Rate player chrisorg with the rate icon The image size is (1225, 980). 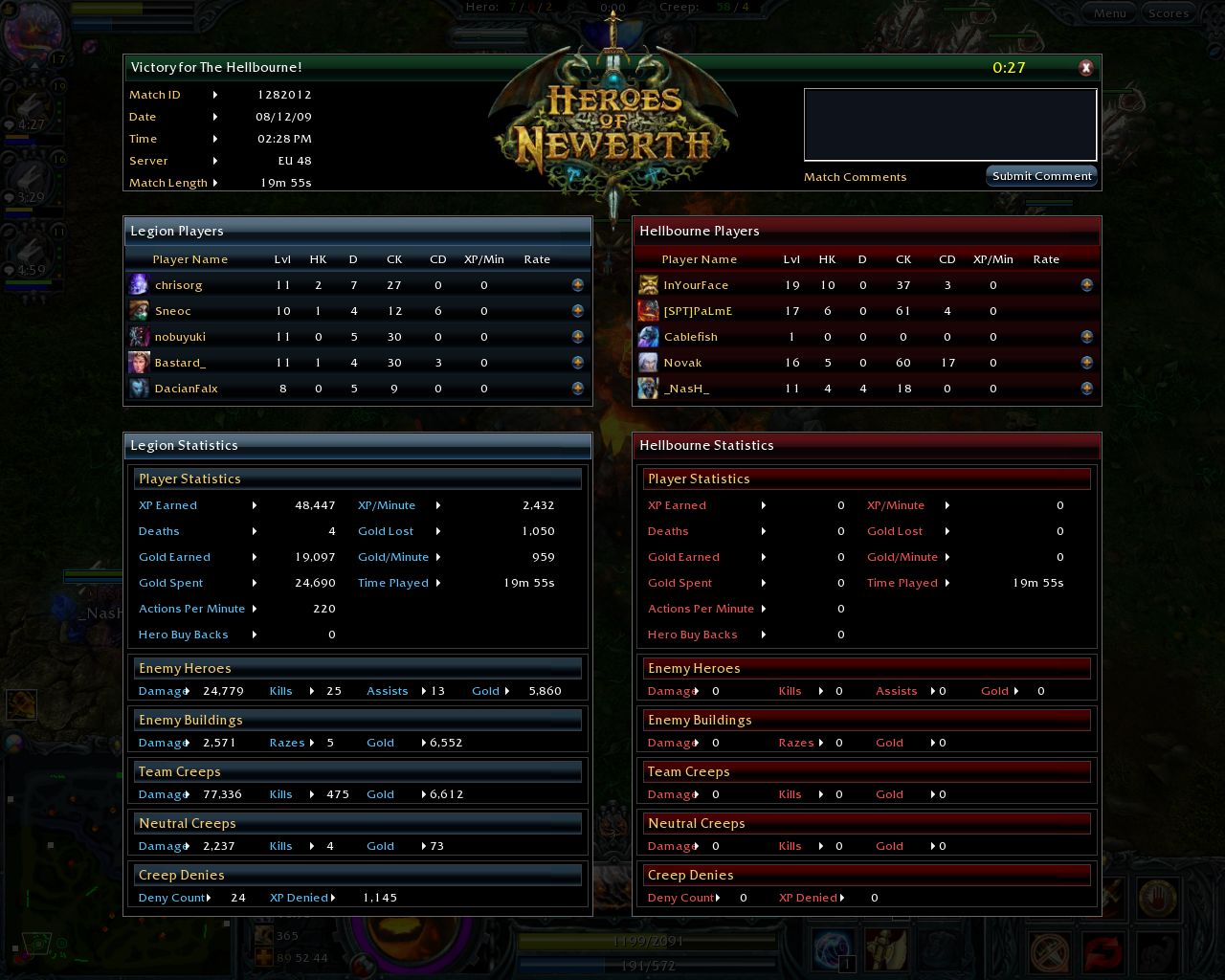point(577,285)
